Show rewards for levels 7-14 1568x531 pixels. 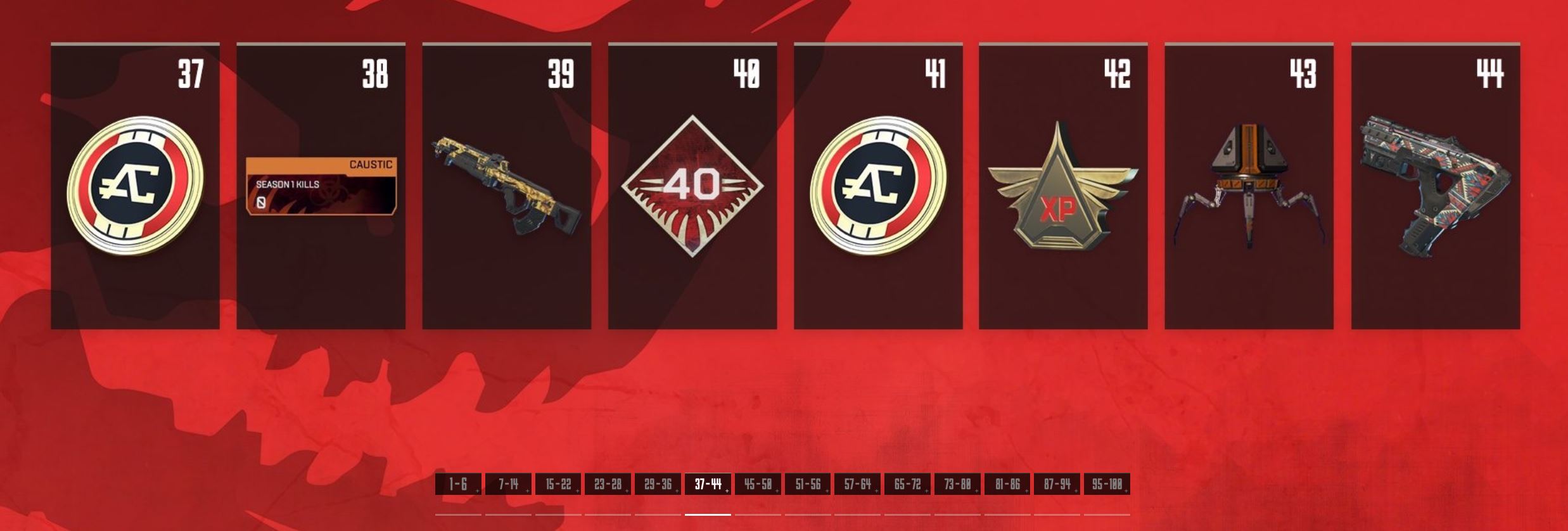[x=508, y=485]
